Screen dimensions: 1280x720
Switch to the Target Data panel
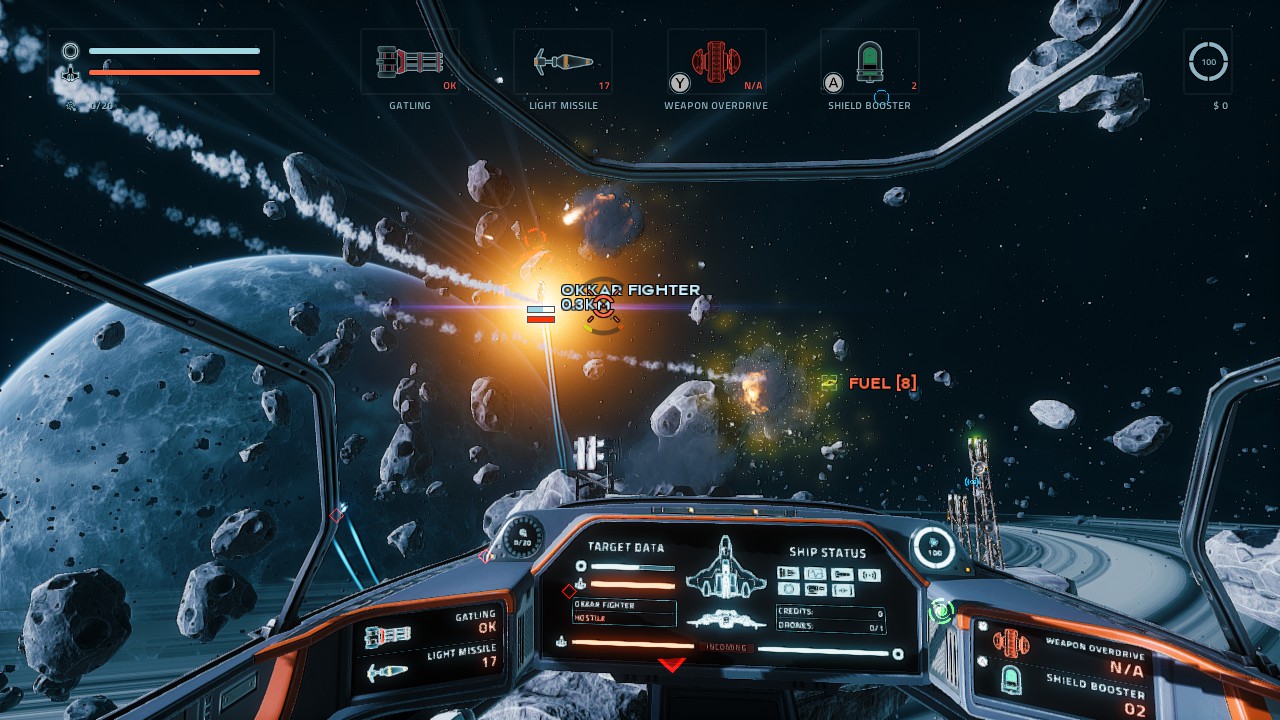[x=627, y=548]
